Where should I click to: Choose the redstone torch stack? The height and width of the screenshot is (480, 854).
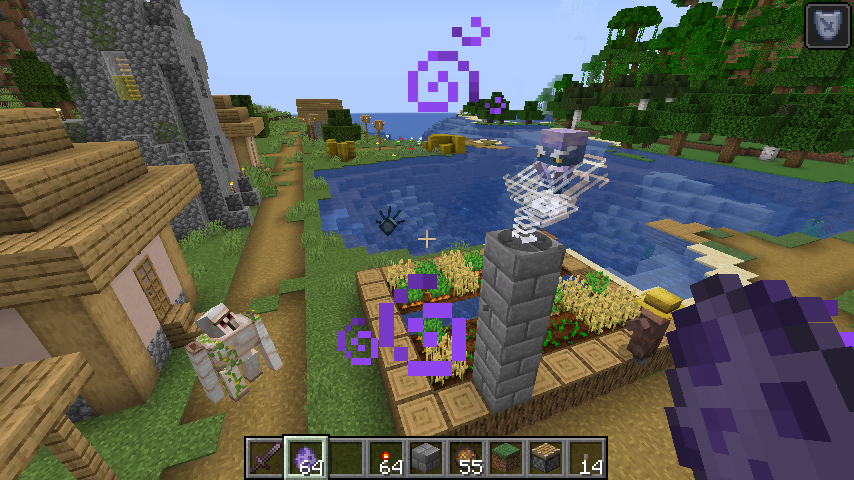point(386,458)
